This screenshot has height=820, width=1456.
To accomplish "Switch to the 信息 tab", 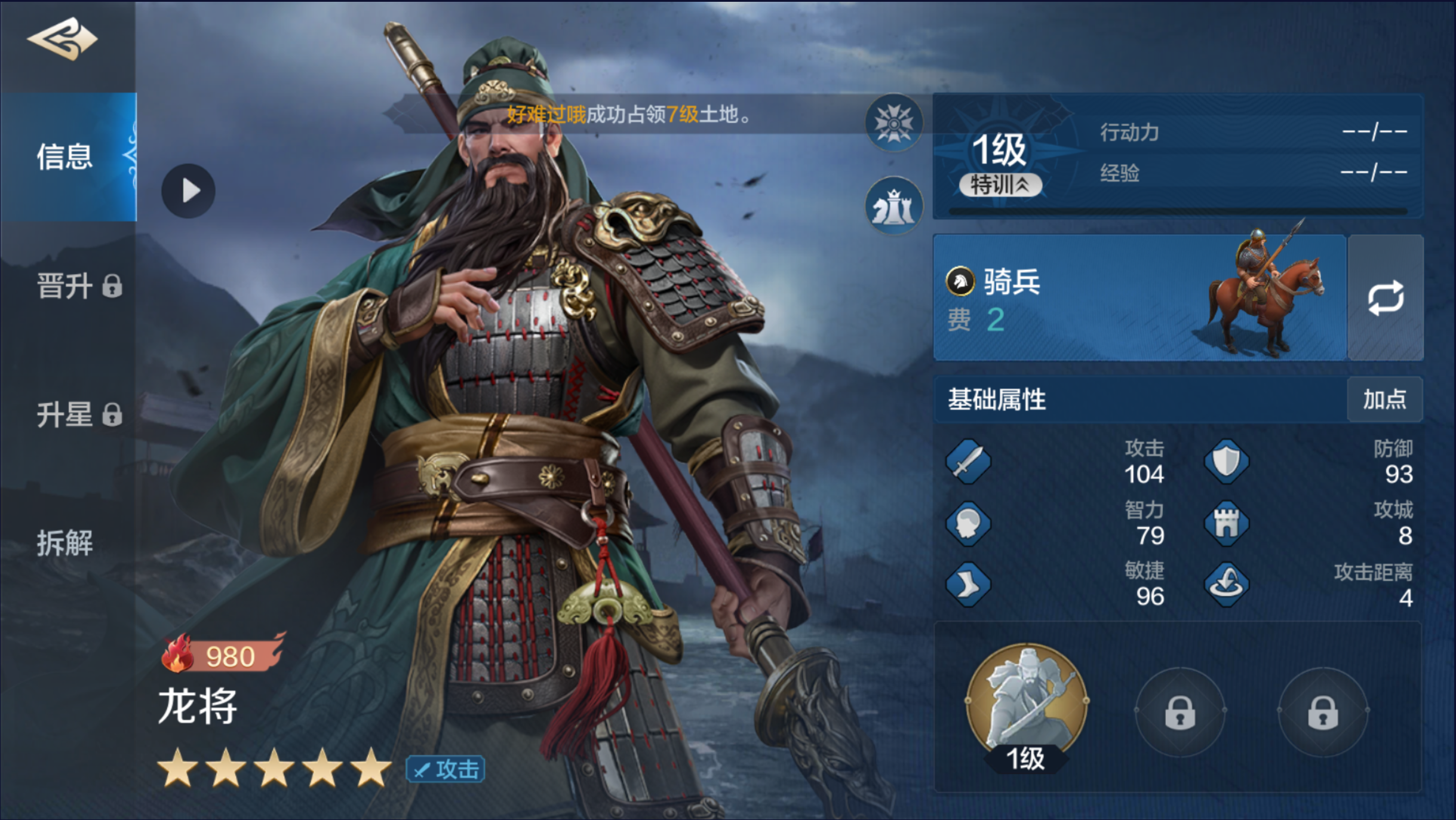I will 66,156.
